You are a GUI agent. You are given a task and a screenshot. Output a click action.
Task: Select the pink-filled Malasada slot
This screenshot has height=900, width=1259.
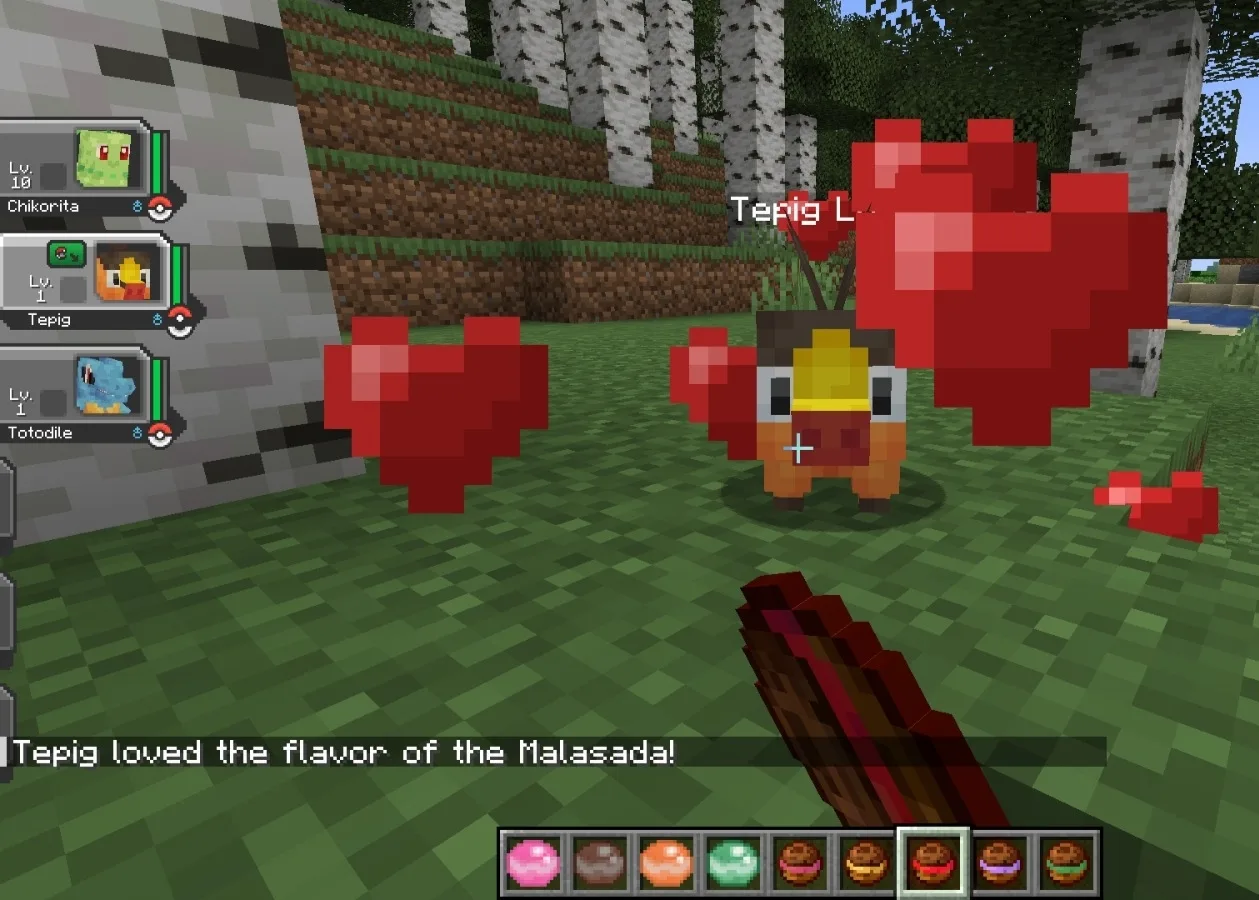point(800,862)
